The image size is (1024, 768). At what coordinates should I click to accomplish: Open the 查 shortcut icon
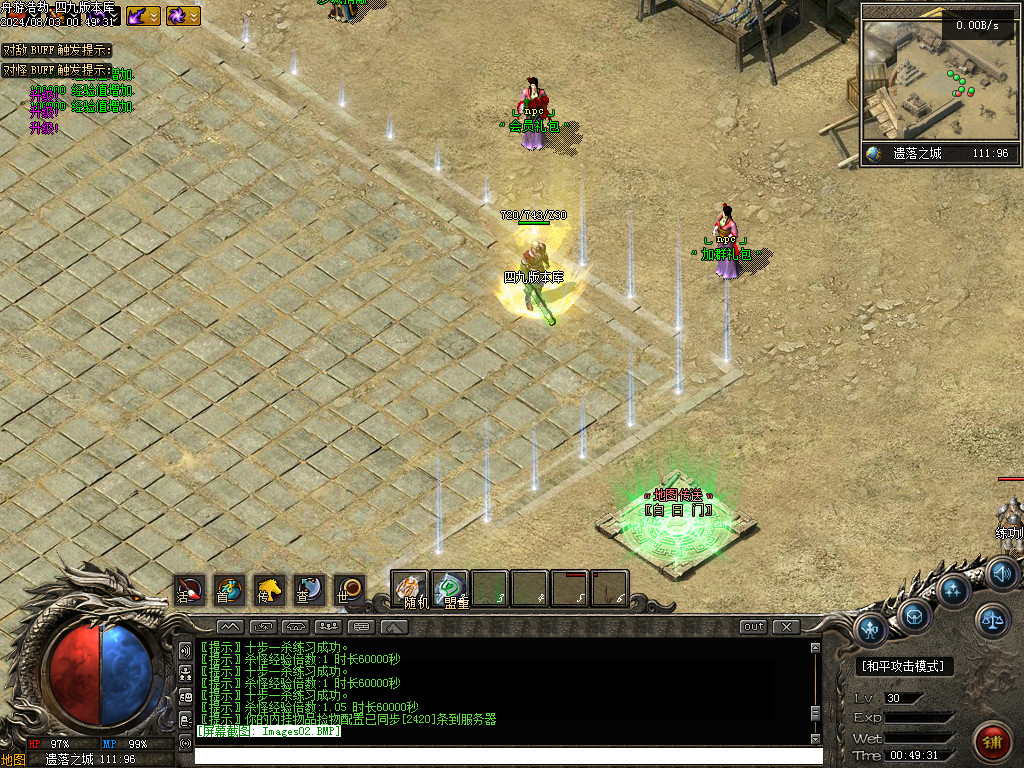(309, 589)
